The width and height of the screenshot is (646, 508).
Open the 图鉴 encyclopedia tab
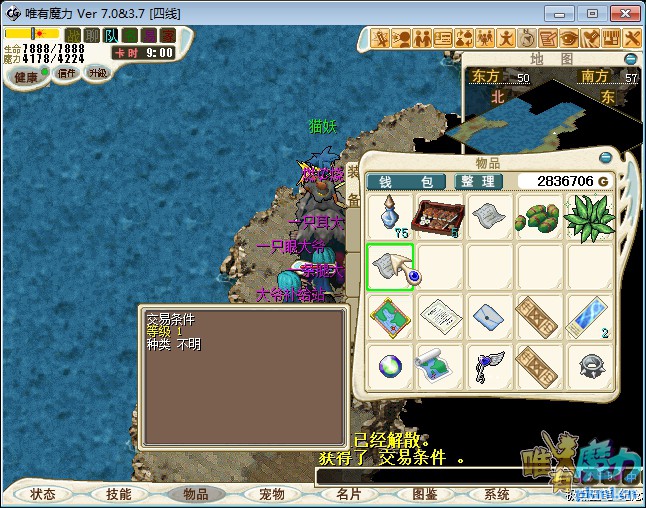coord(424,494)
